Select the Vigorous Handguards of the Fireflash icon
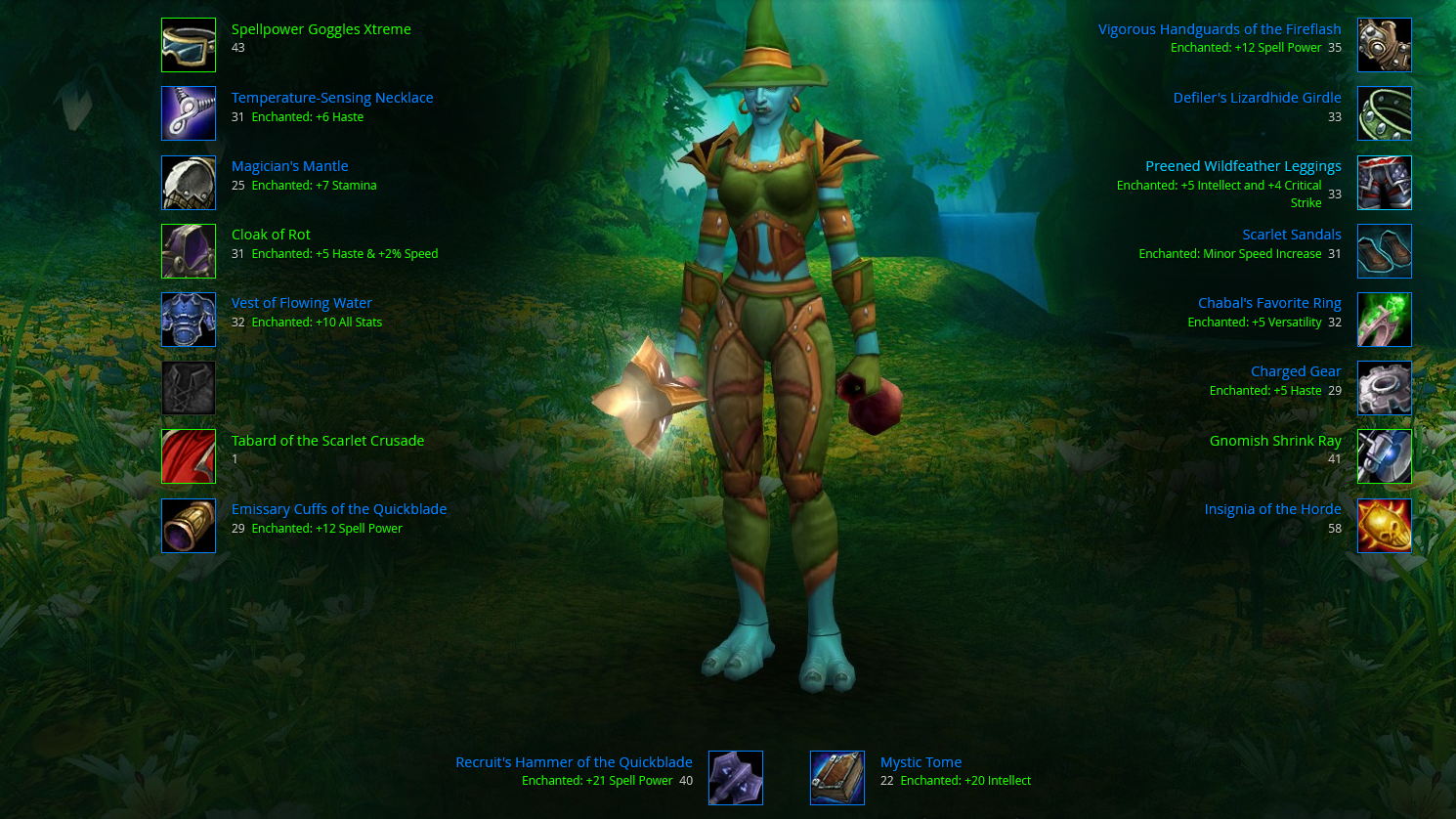Viewport: 1456px width, 819px height. (x=1384, y=45)
